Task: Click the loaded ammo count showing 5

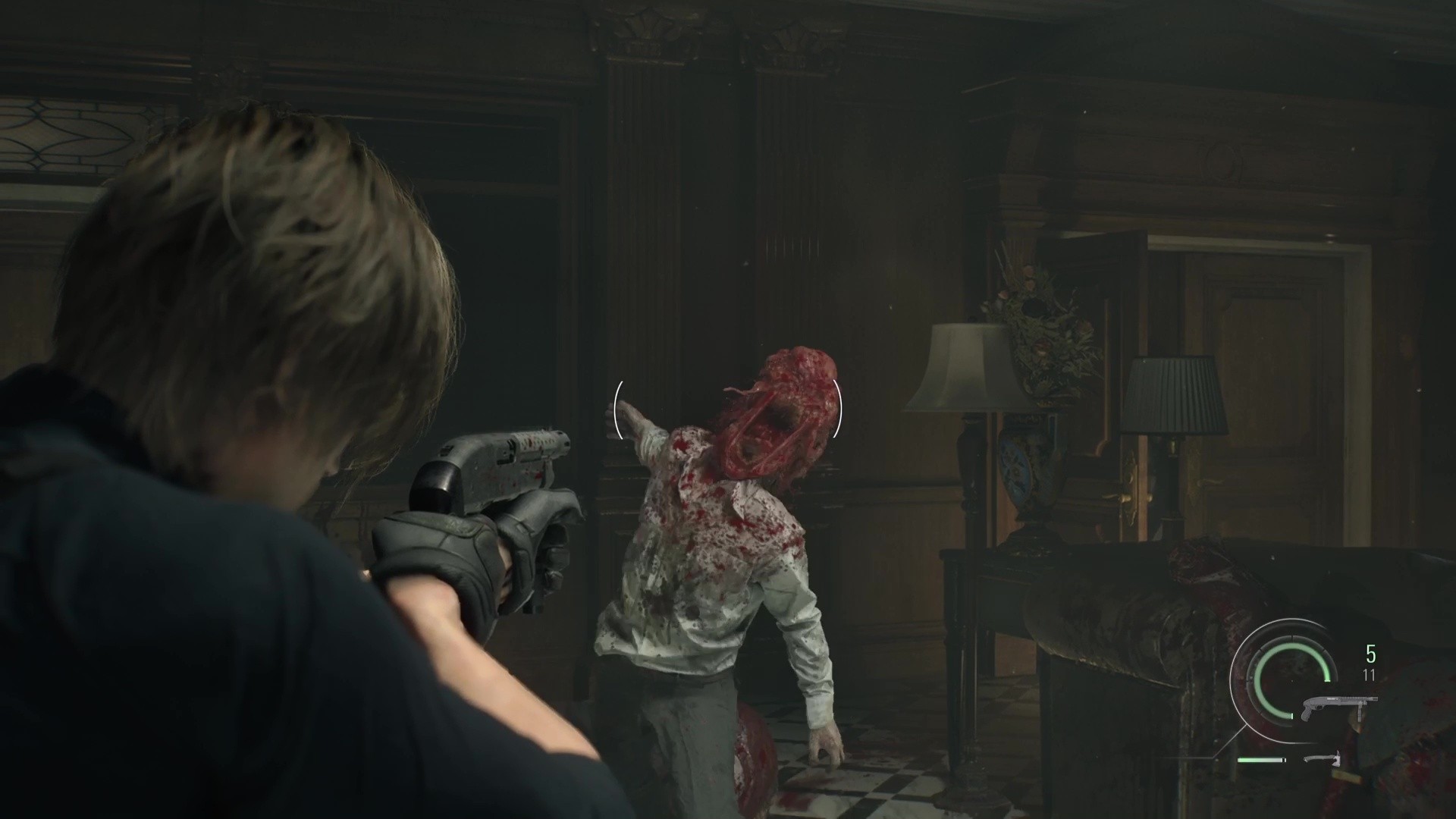Action: pyautogui.click(x=1370, y=653)
